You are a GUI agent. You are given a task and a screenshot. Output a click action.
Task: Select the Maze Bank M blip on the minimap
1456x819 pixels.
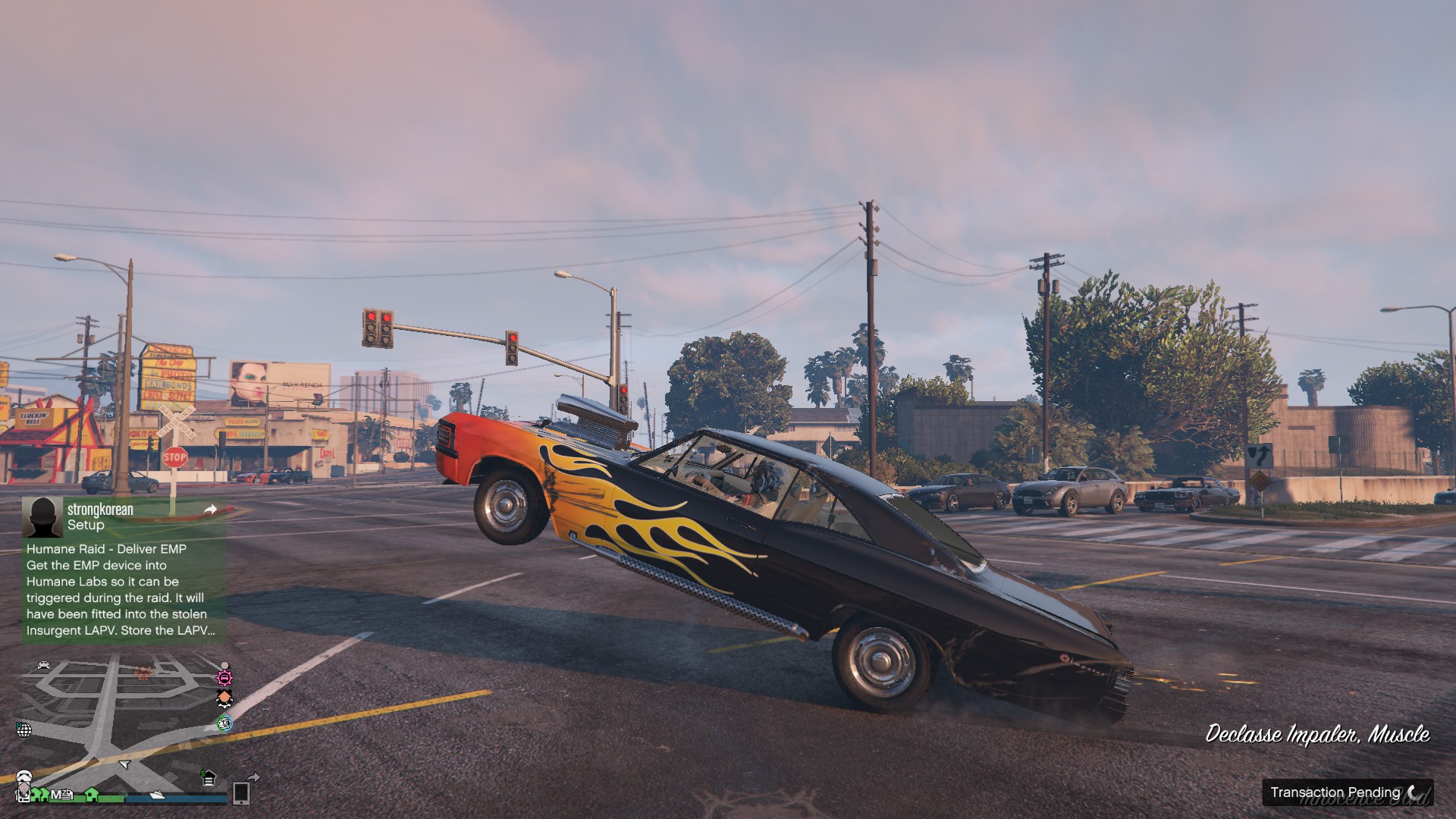61,794
